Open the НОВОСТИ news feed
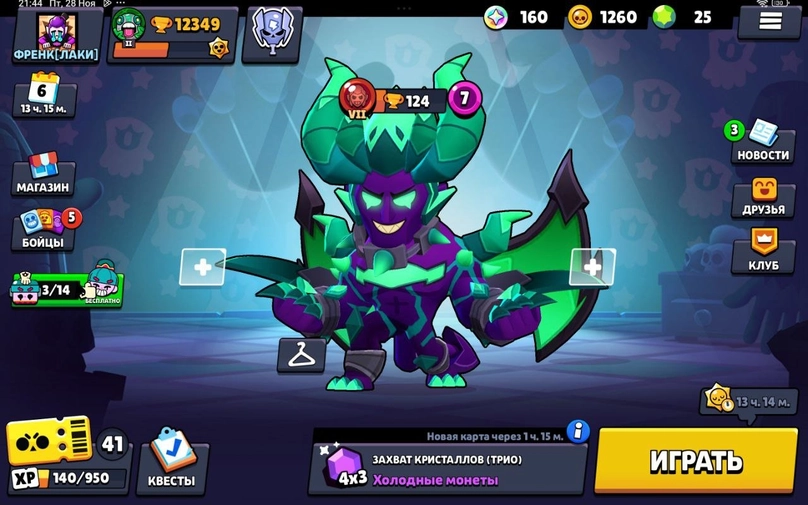 [x=763, y=142]
